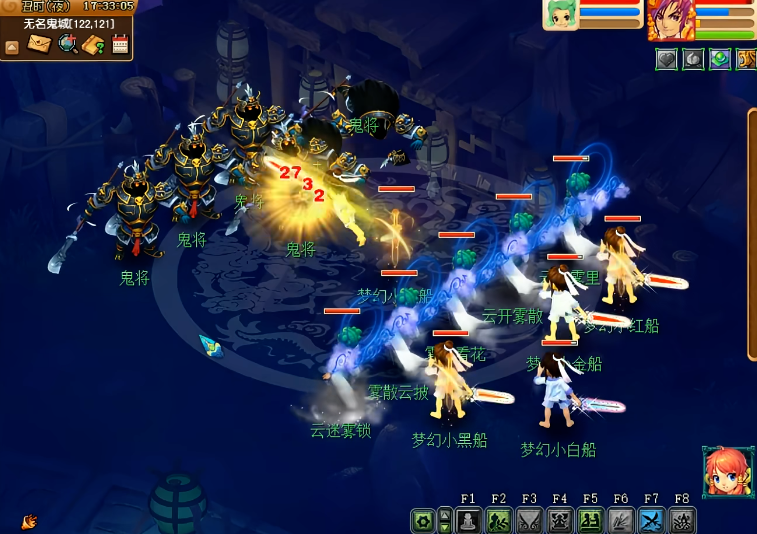
Task: Open the green gear settings button
Action: [x=423, y=521]
